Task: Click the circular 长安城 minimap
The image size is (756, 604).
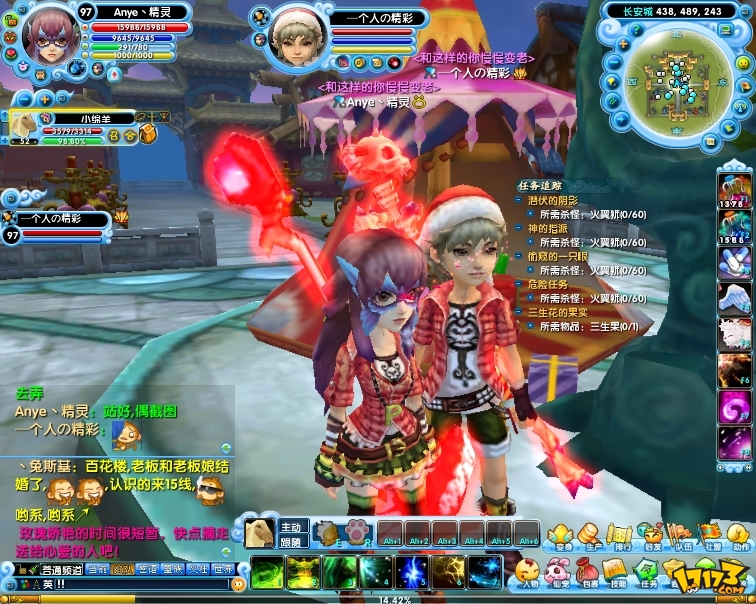Action: pos(673,74)
